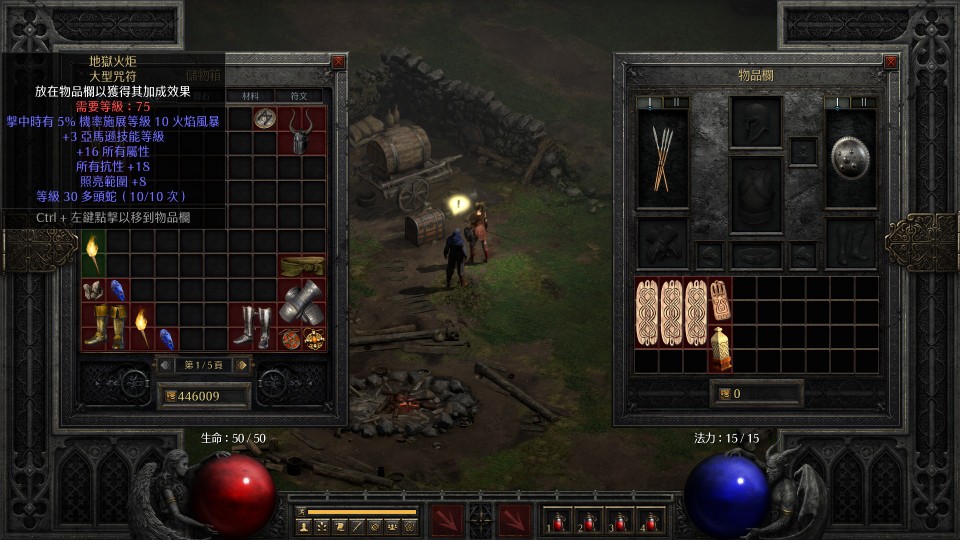This screenshot has height=540, width=960.
Task: Select the Hellfire Torch on green background
Action: [x=93, y=253]
